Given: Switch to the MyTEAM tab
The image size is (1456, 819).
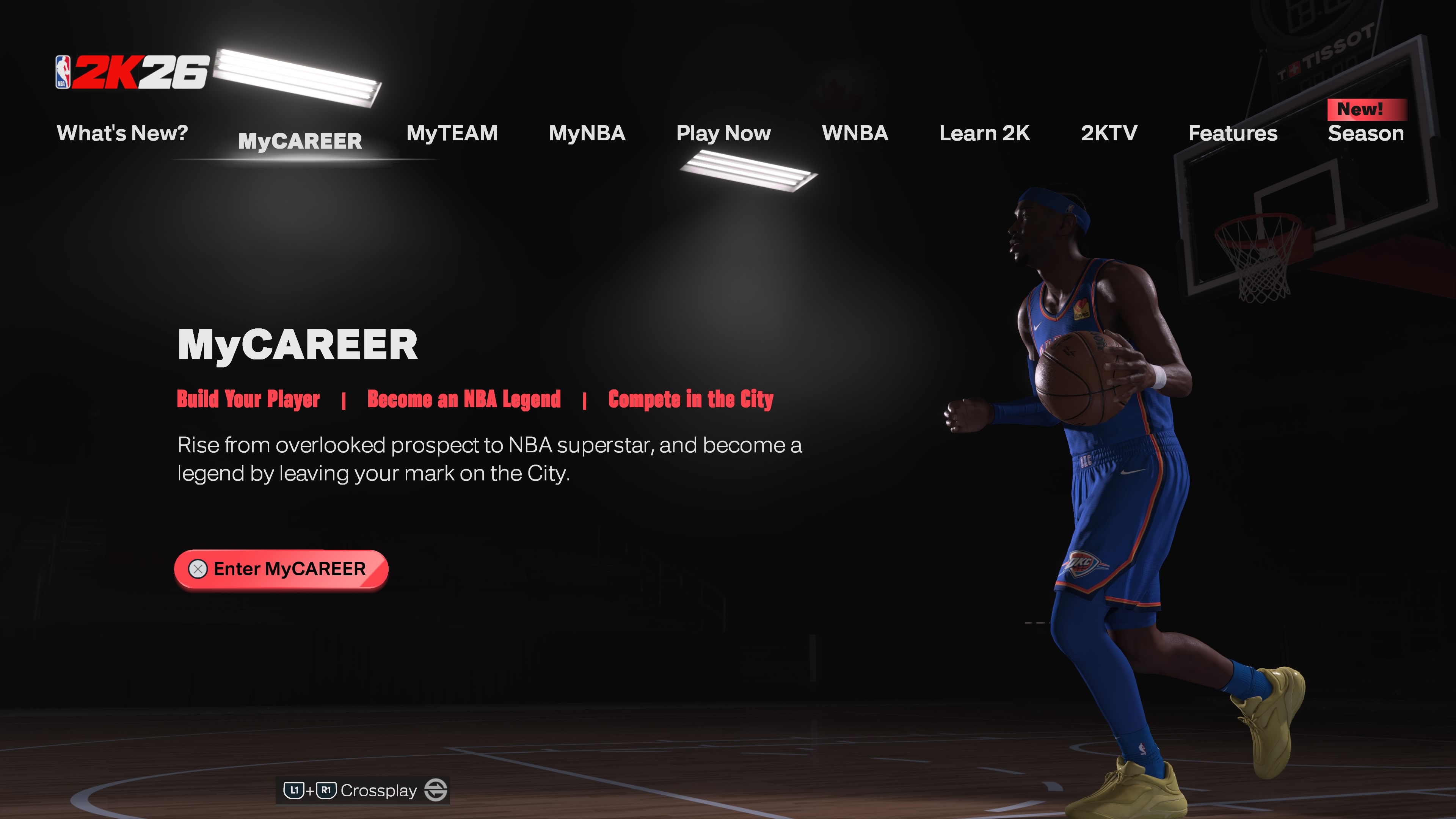Looking at the screenshot, I should pos(452,133).
